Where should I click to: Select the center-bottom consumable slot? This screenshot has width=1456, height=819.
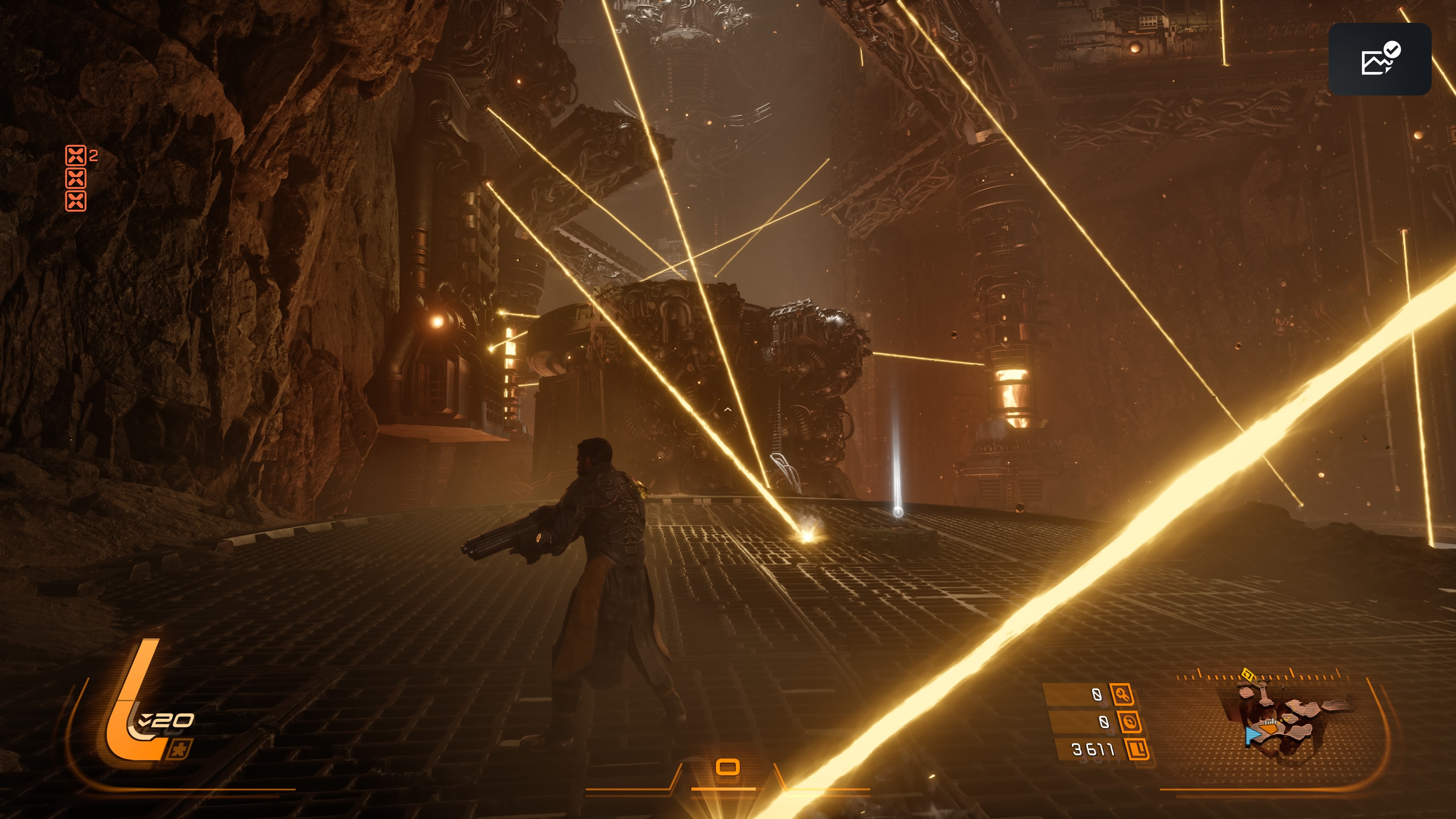tap(728, 767)
